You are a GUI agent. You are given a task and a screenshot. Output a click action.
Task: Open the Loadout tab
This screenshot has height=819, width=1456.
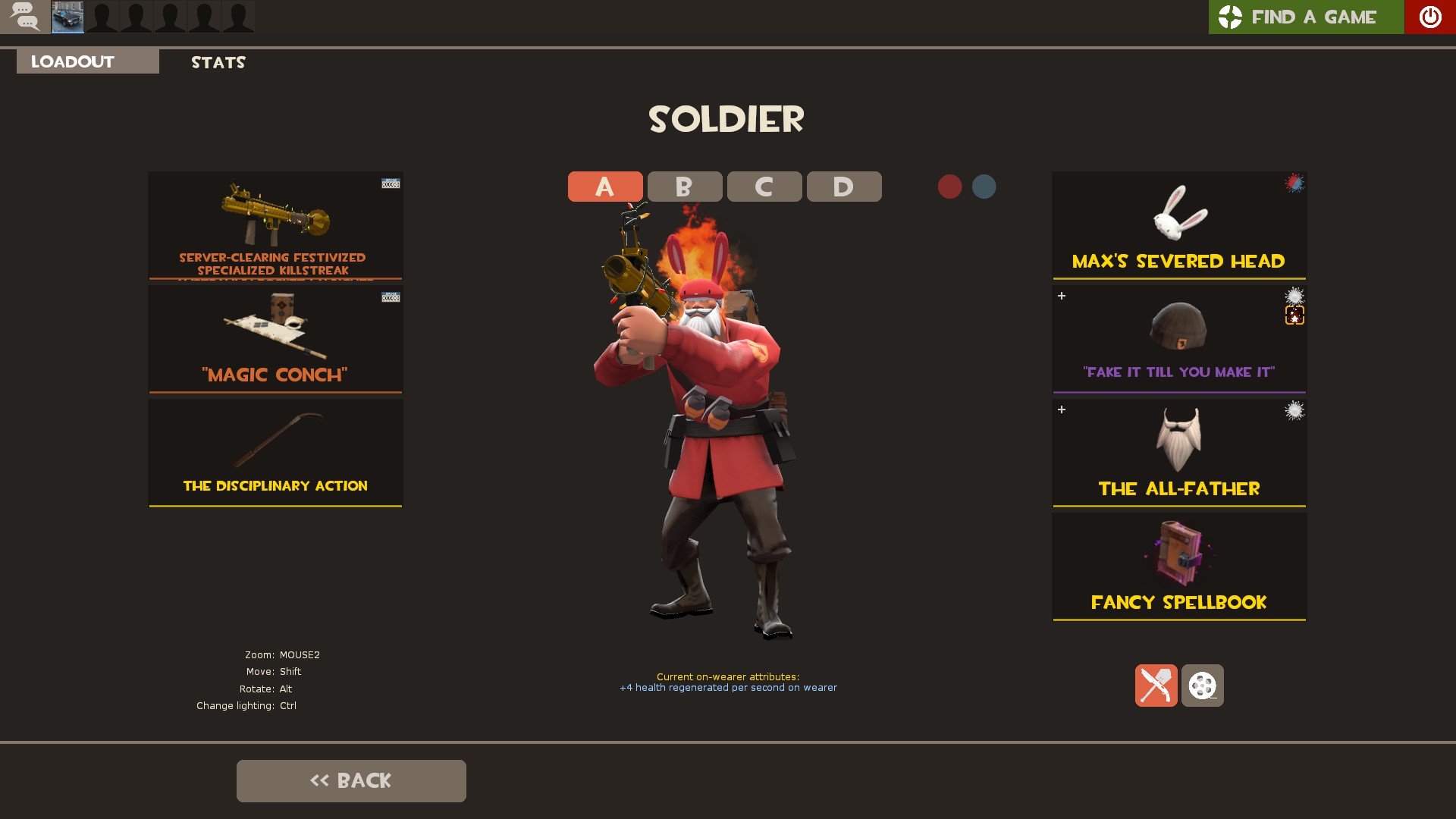[x=87, y=61]
